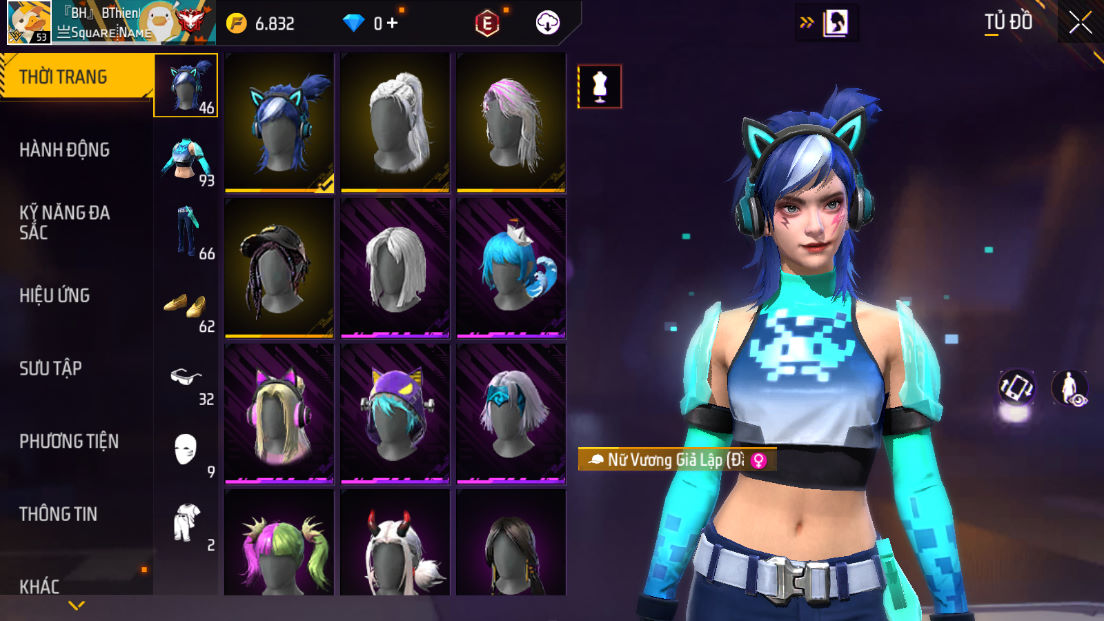Select the Hiệu Ứng category
1104x621 pixels.
55,295
